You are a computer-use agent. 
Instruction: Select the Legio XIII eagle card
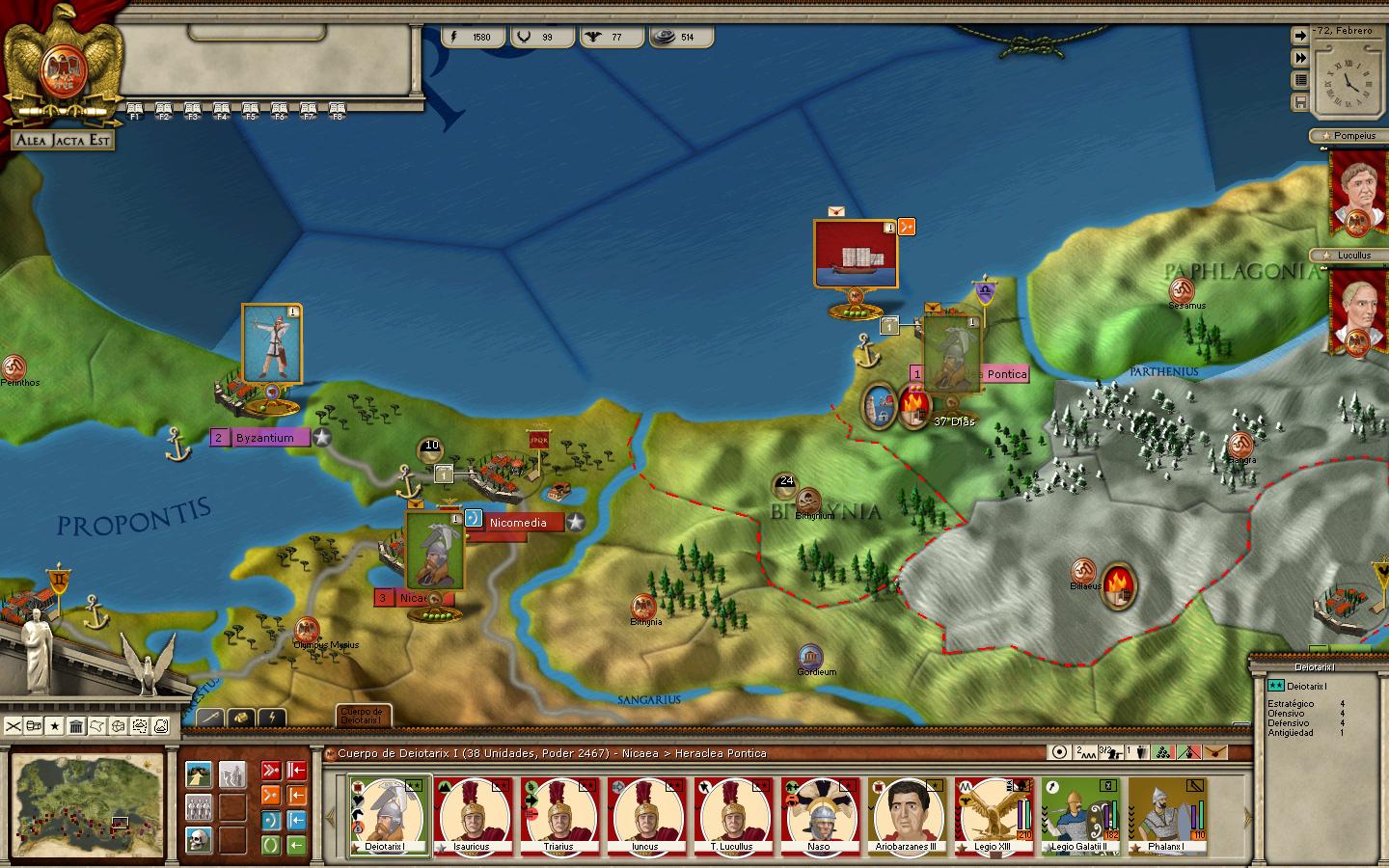click(x=994, y=815)
